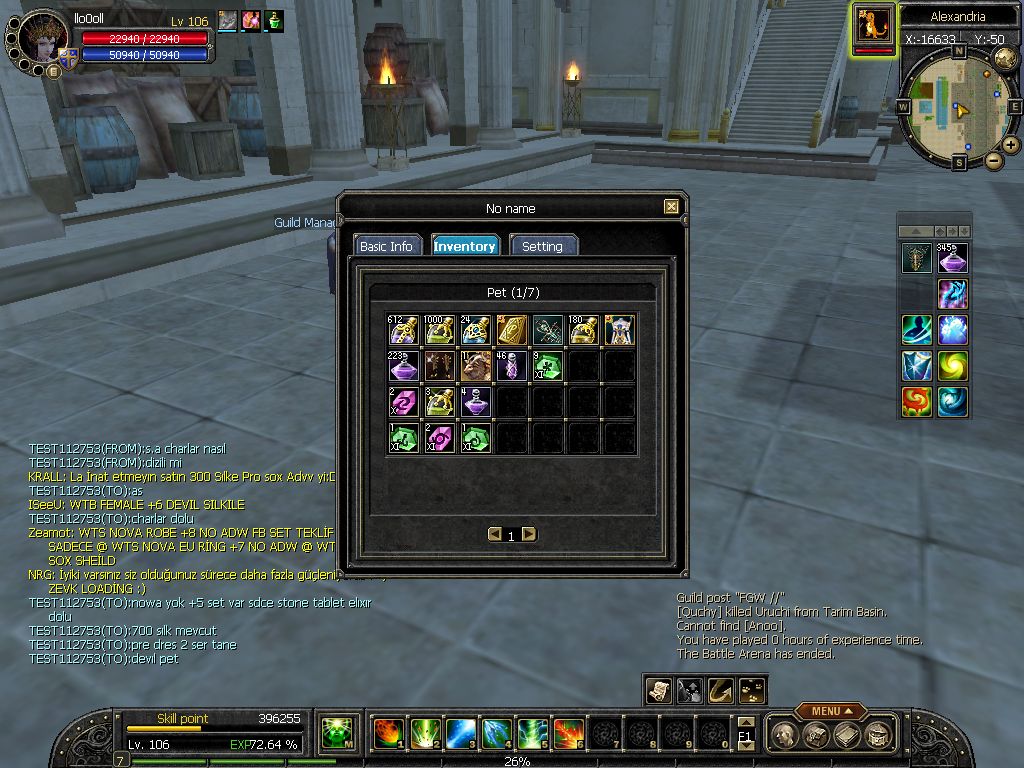1024x768 pixels.
Task: Select the purple flask stack of 223
Action: (x=403, y=366)
